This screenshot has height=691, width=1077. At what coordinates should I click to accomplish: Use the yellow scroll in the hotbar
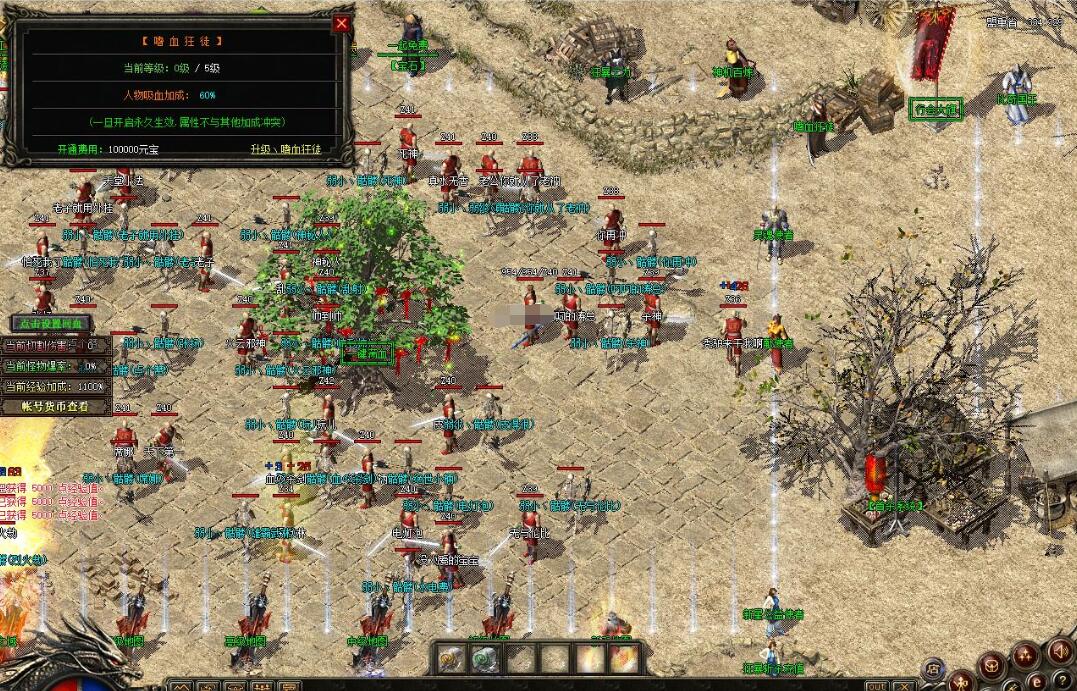pos(451,658)
